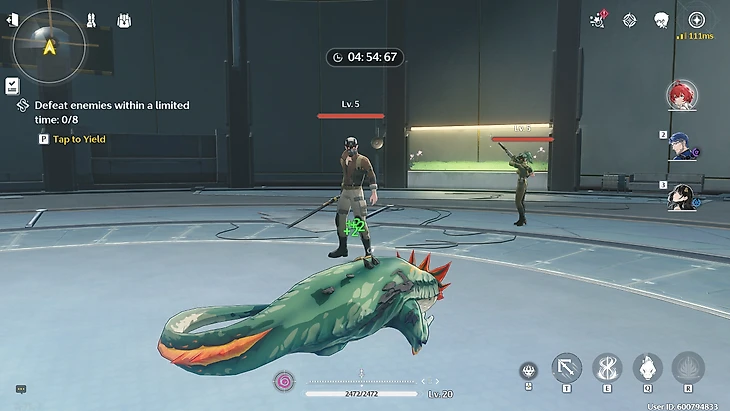Viewport: 730px width, 411px height.
Task: Open the compass star menu icon
Action: (x=696, y=20)
